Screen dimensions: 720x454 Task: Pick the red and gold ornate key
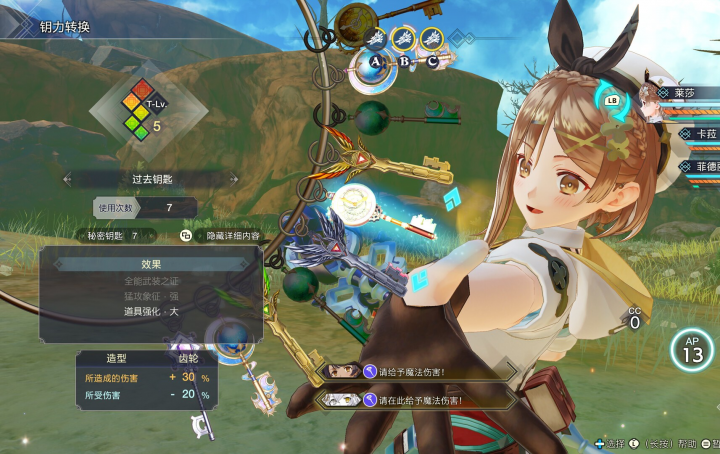385,161
